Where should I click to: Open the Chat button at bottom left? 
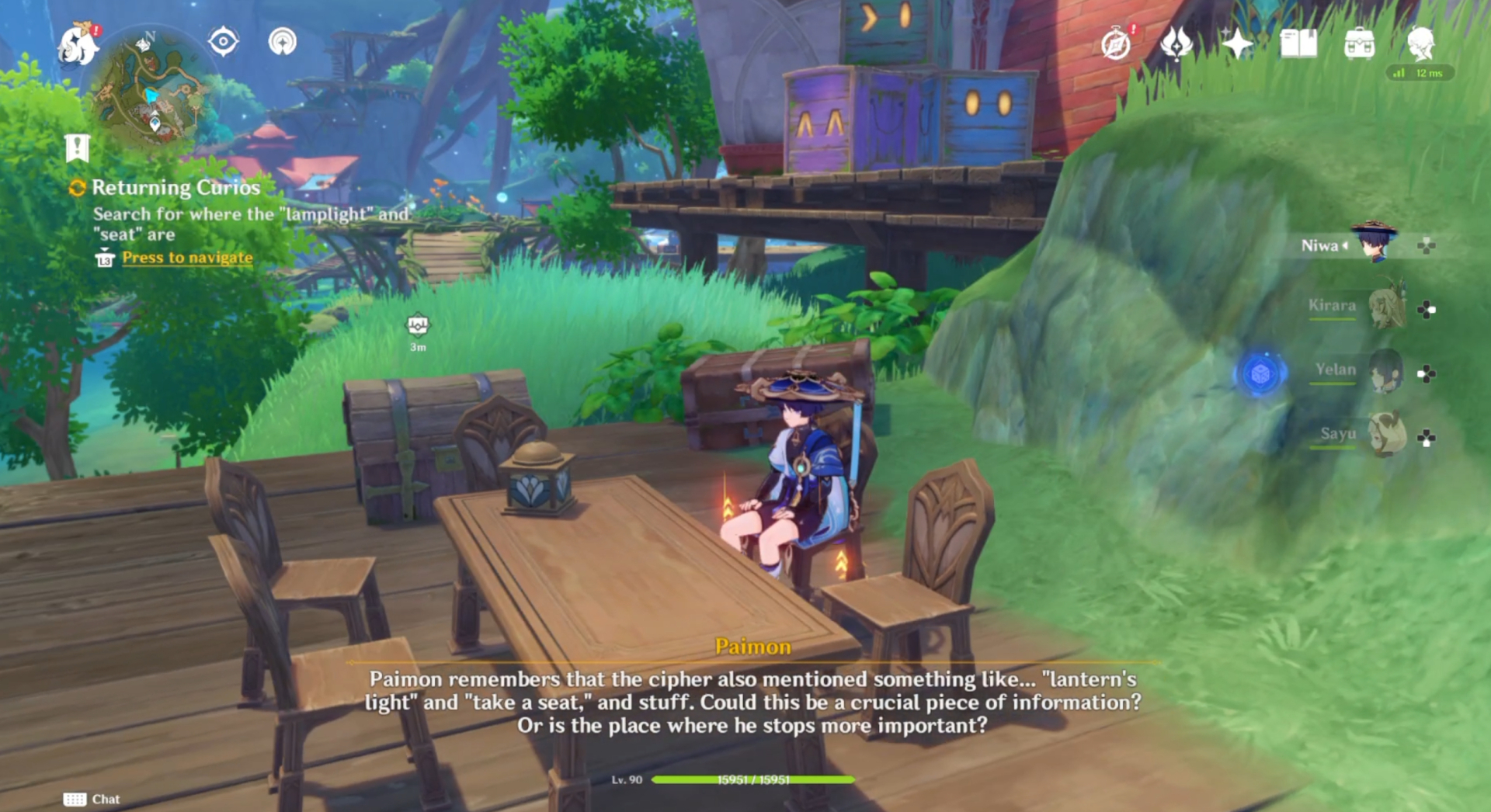(x=93, y=799)
